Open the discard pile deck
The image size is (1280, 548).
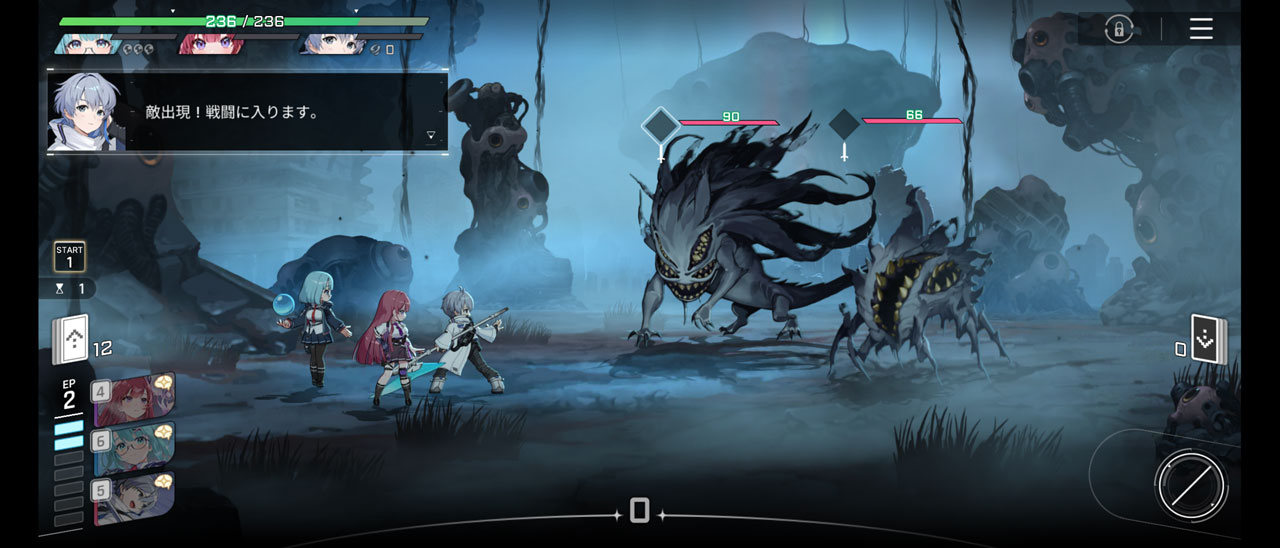(x=1208, y=340)
